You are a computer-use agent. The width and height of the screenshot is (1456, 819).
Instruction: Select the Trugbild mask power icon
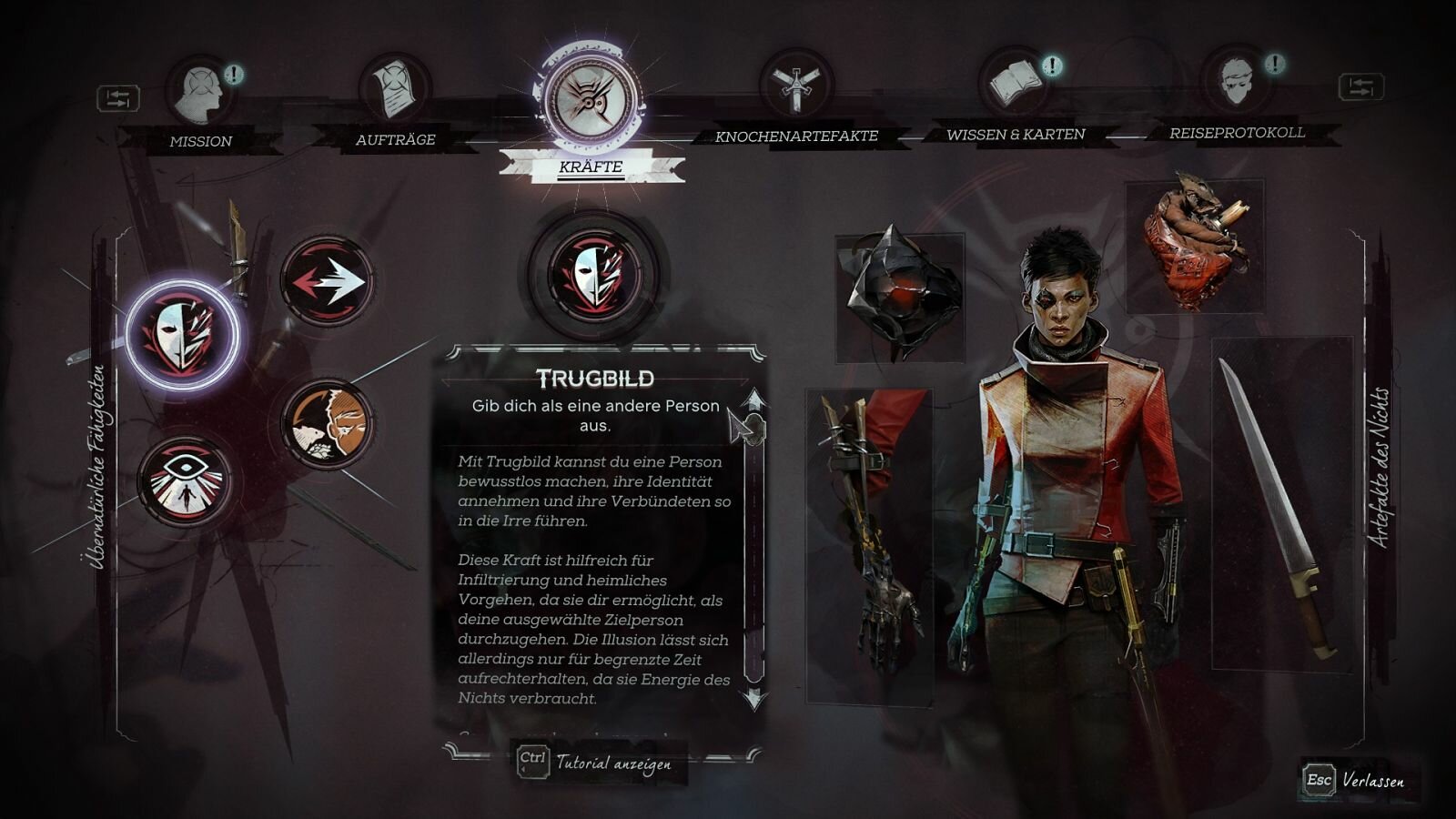click(182, 334)
